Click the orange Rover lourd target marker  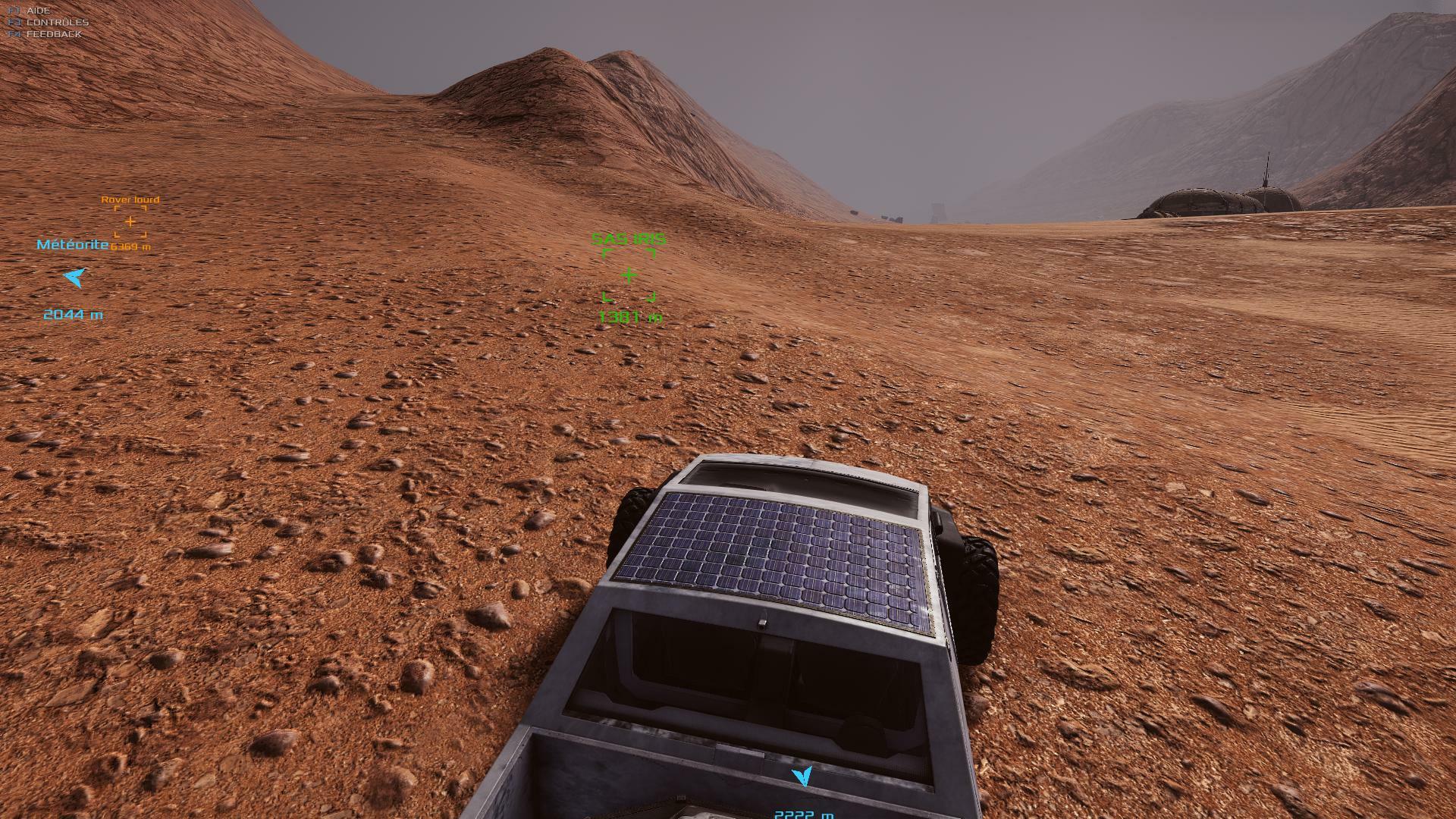[x=130, y=221]
